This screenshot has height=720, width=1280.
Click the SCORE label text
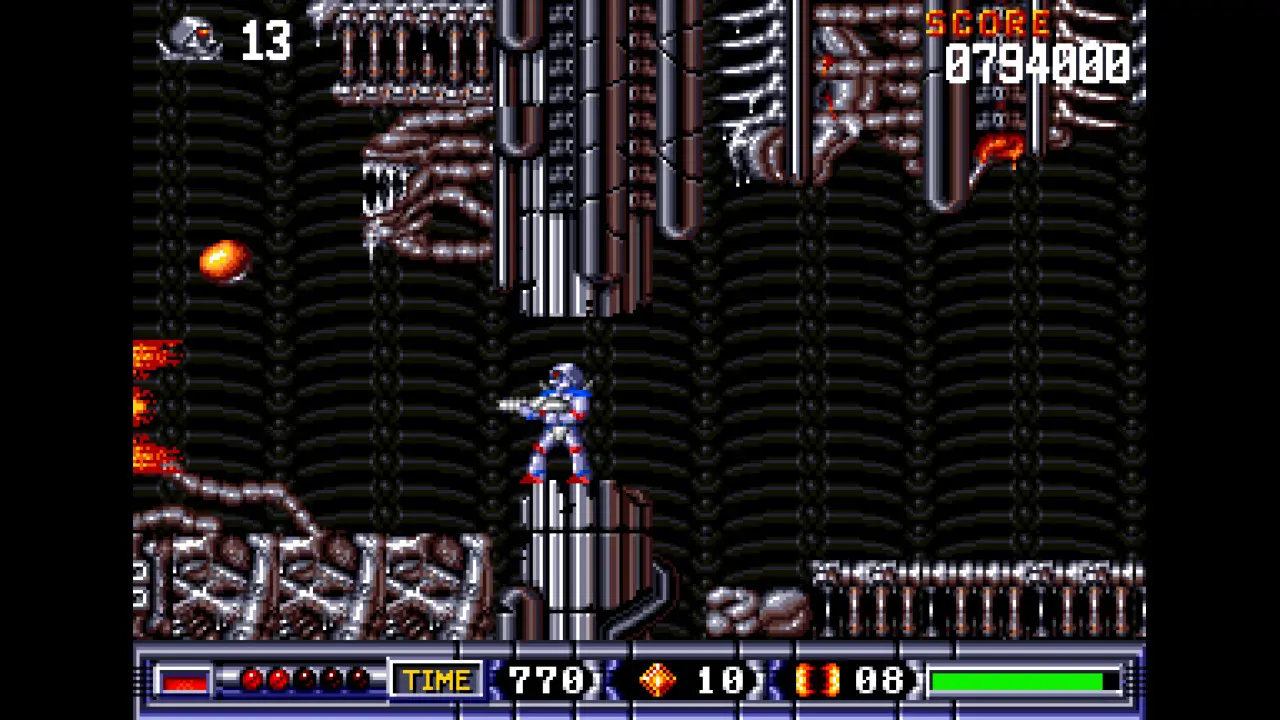coord(990,24)
